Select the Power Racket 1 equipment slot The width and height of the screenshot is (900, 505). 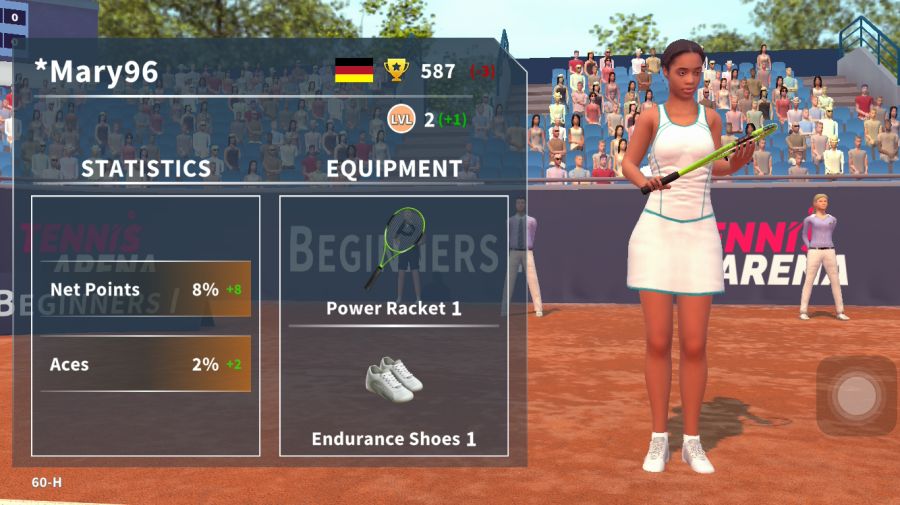pos(394,262)
